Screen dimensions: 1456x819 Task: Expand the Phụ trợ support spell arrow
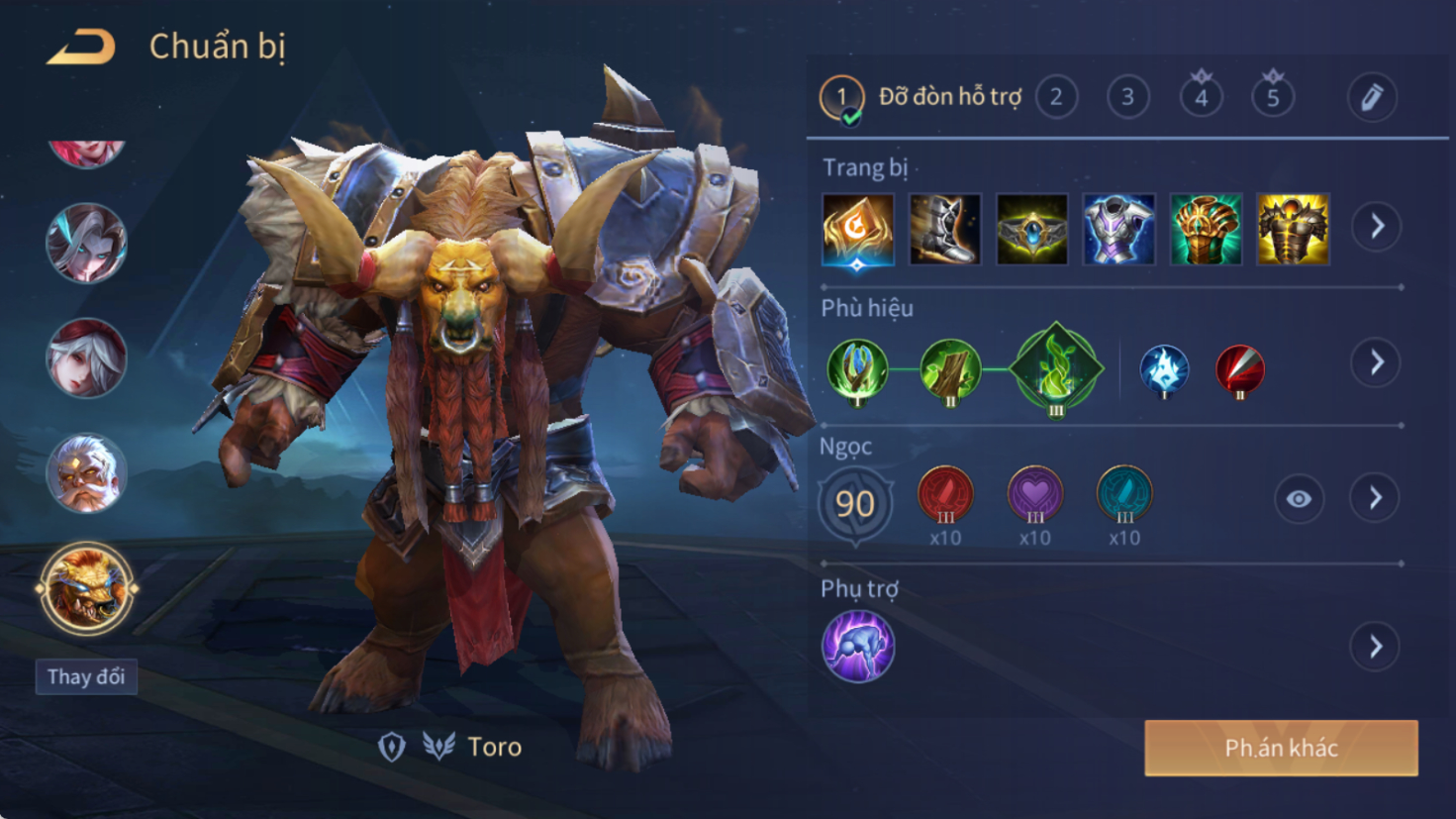tap(1376, 648)
